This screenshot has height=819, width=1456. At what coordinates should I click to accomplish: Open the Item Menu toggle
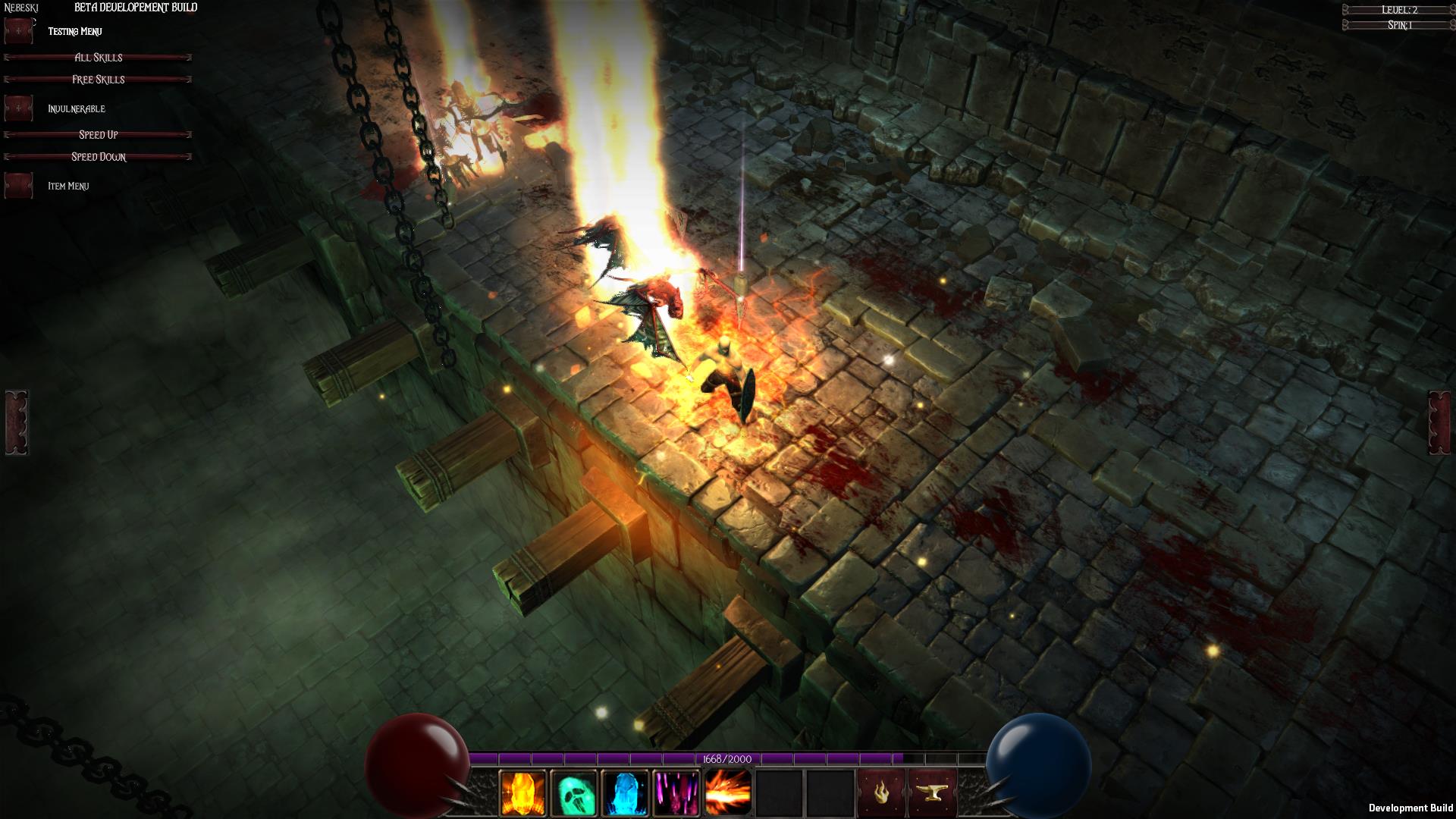pos(19,186)
